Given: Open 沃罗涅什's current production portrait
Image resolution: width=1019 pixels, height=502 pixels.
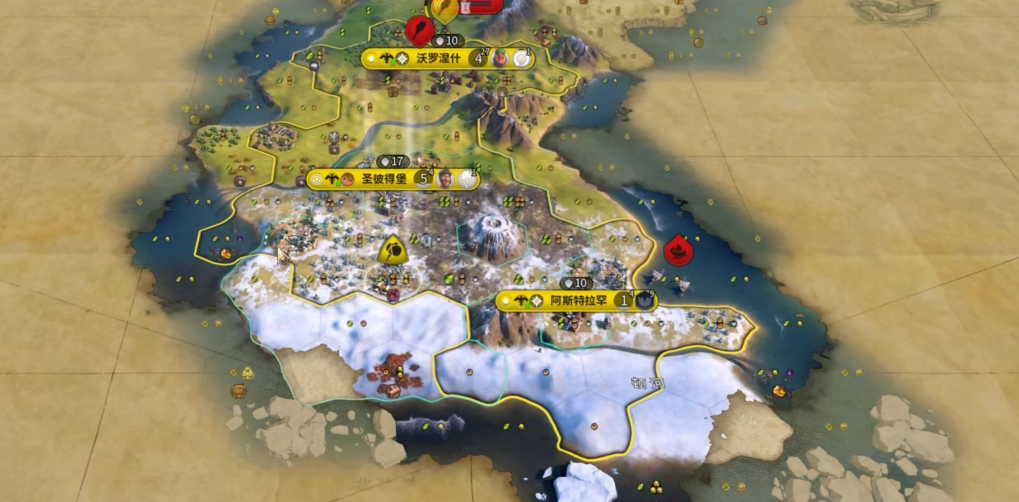Looking at the screenshot, I should (x=501, y=58).
